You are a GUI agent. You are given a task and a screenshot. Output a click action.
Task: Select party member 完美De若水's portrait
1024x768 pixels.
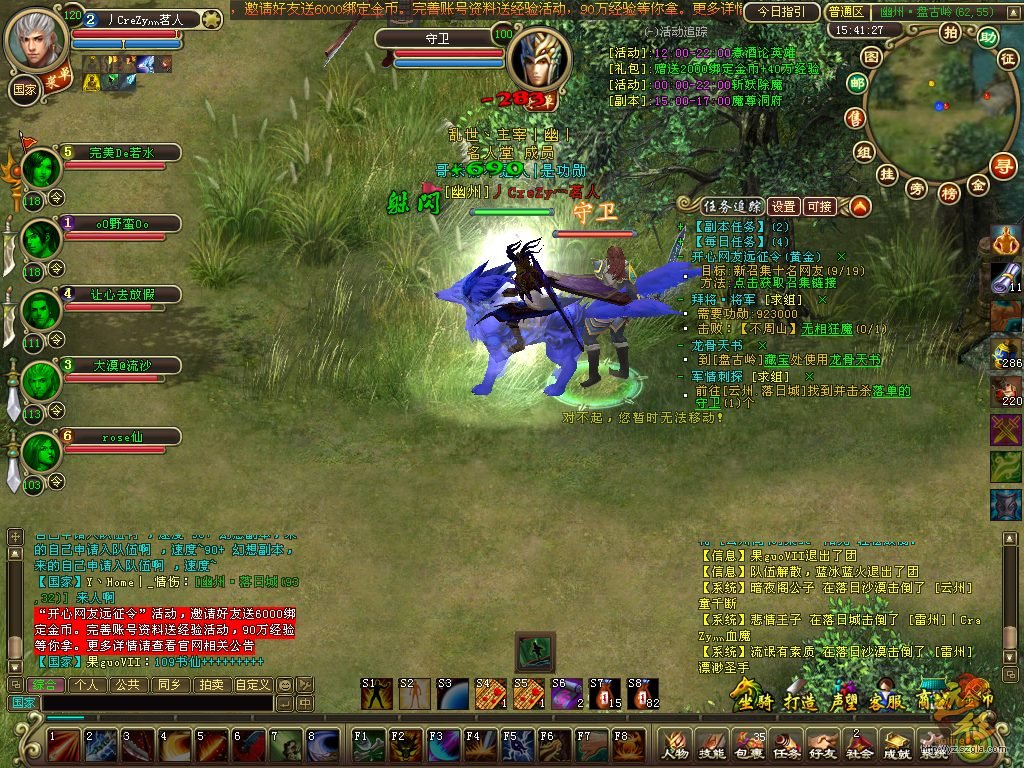[42, 168]
